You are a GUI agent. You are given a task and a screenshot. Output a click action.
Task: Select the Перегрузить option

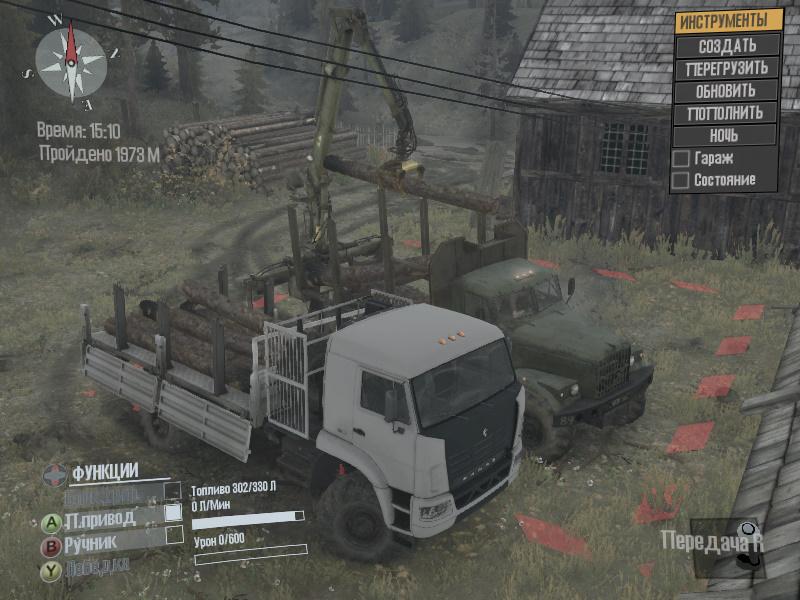click(x=727, y=69)
